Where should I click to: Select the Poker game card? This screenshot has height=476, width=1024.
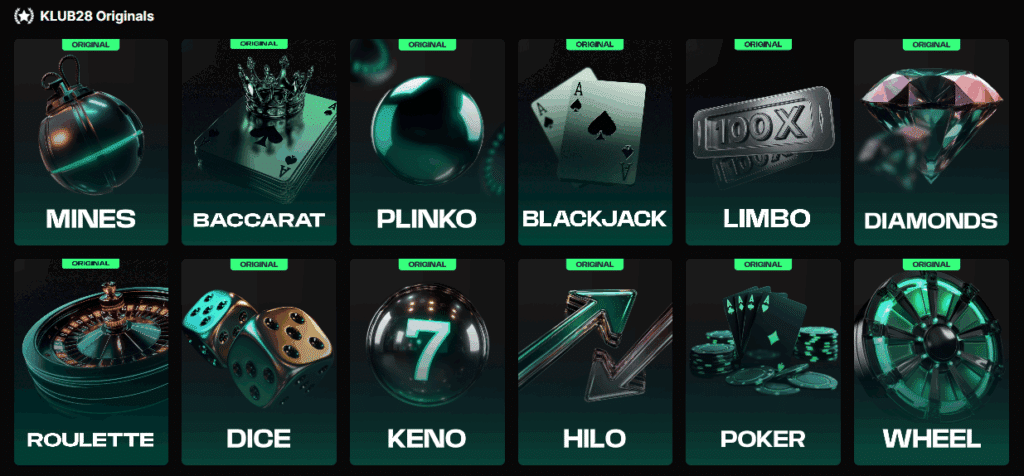pyautogui.click(x=763, y=360)
